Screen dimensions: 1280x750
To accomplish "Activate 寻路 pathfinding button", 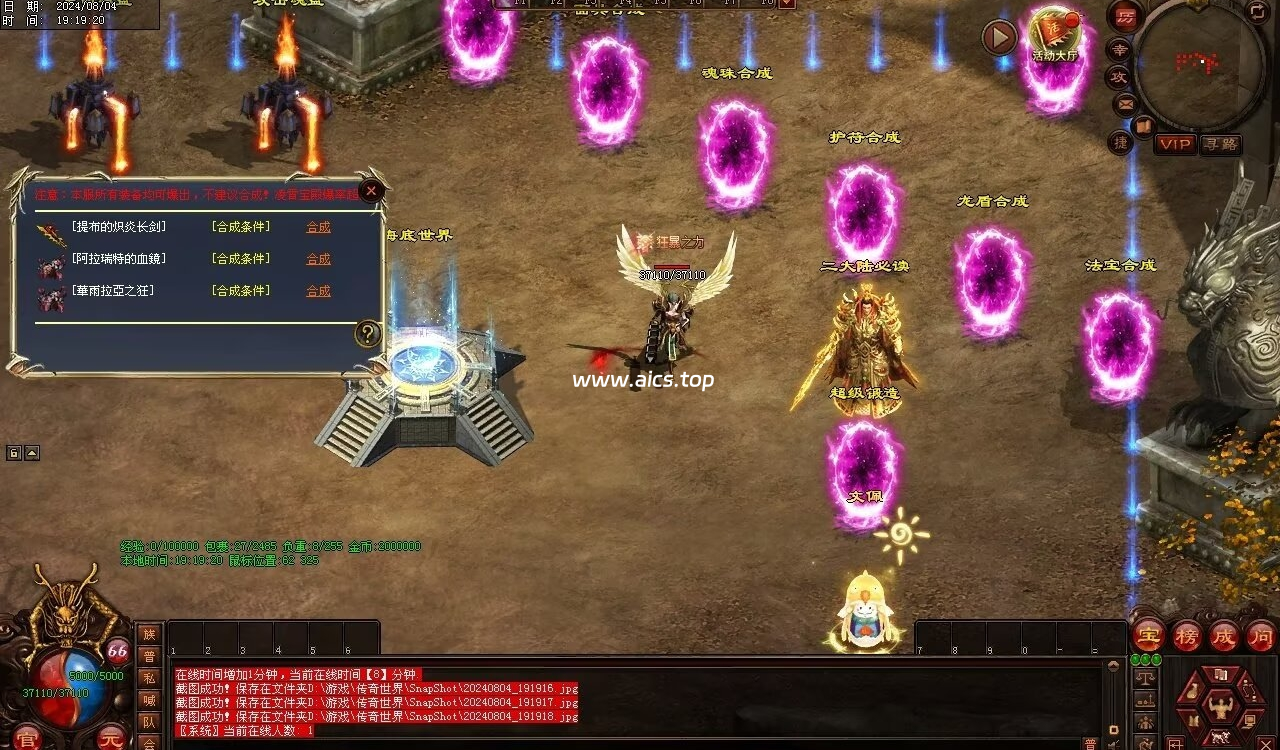I will [x=1220, y=144].
